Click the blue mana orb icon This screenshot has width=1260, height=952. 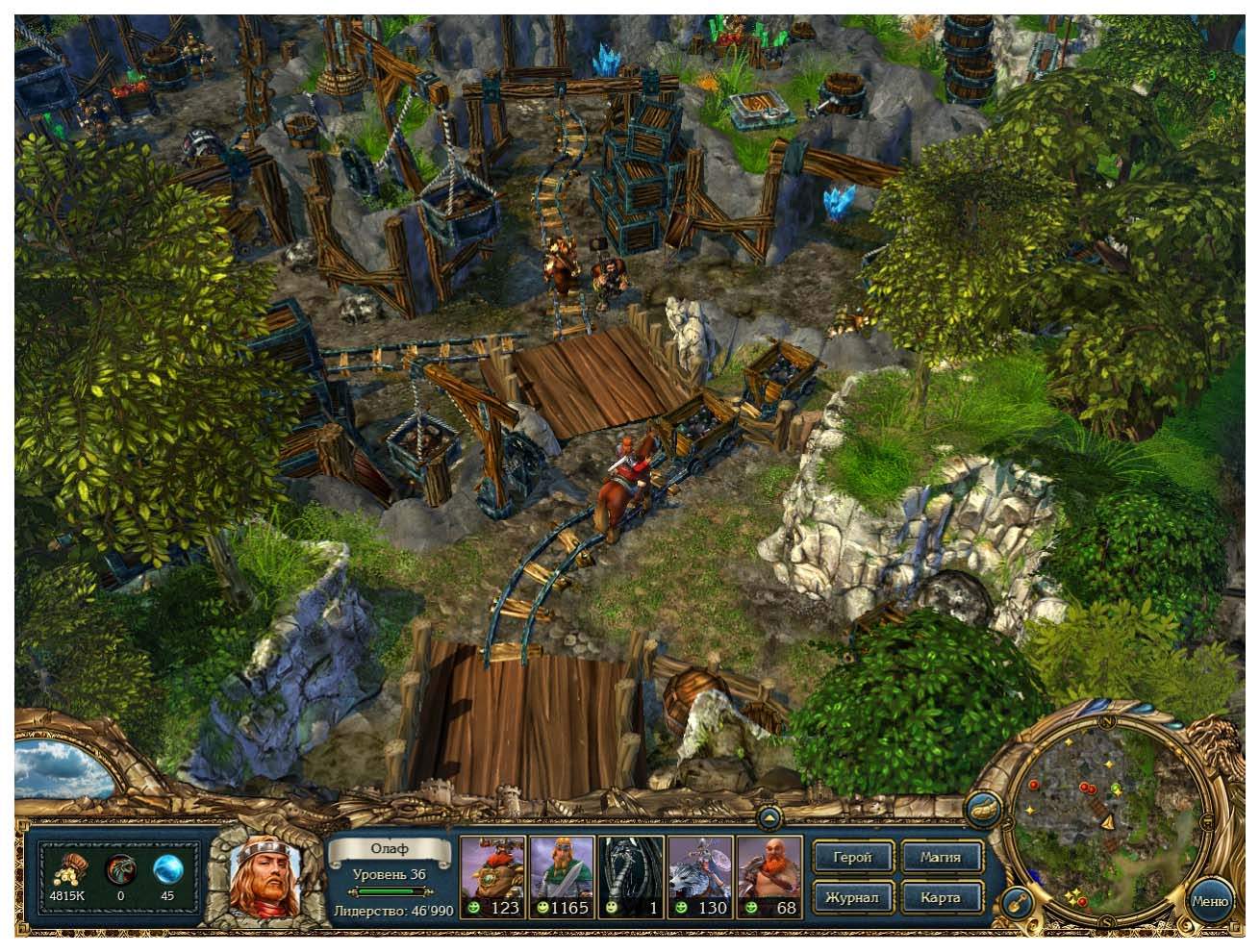point(167,871)
